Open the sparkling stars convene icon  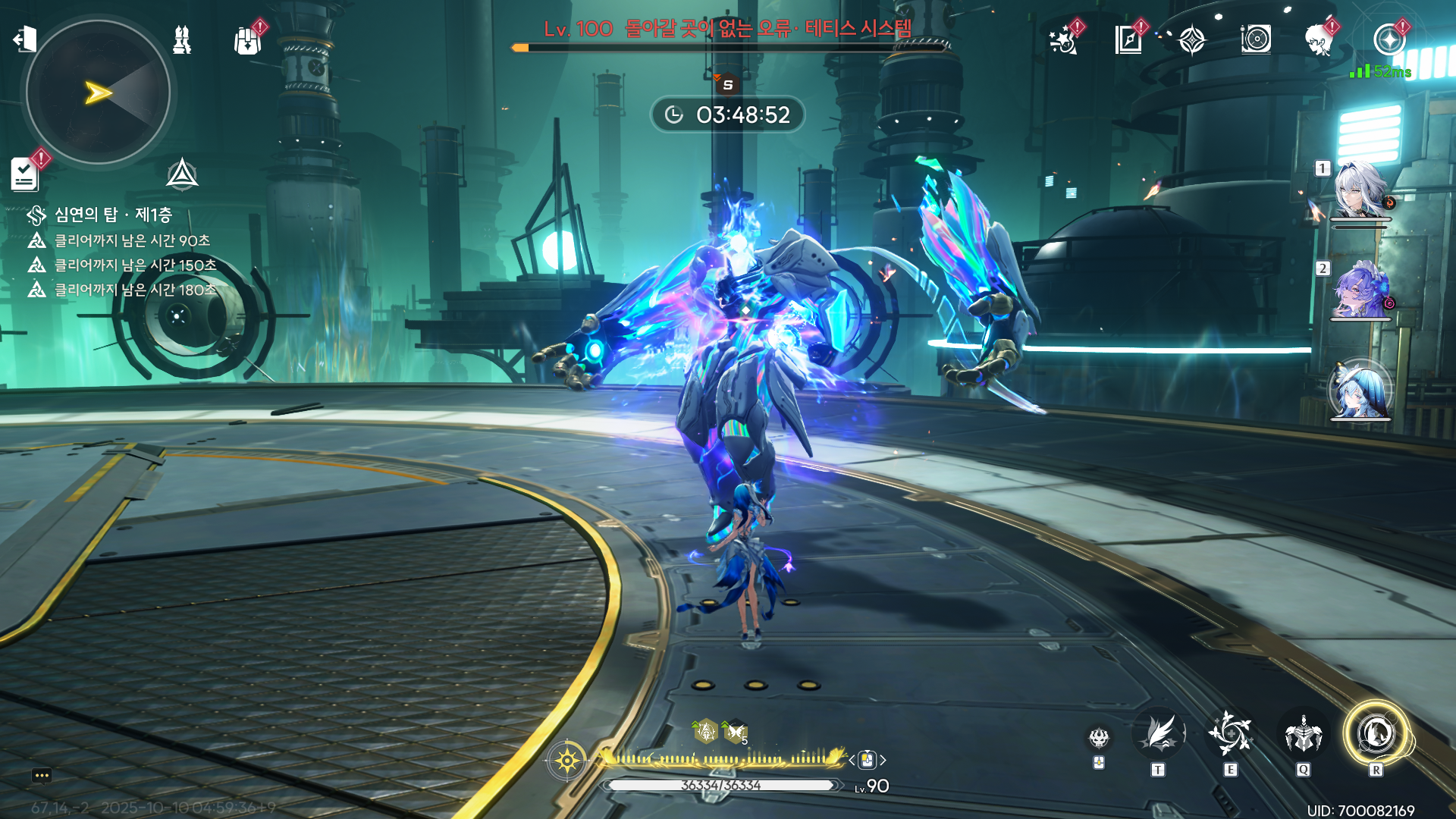(x=1063, y=39)
